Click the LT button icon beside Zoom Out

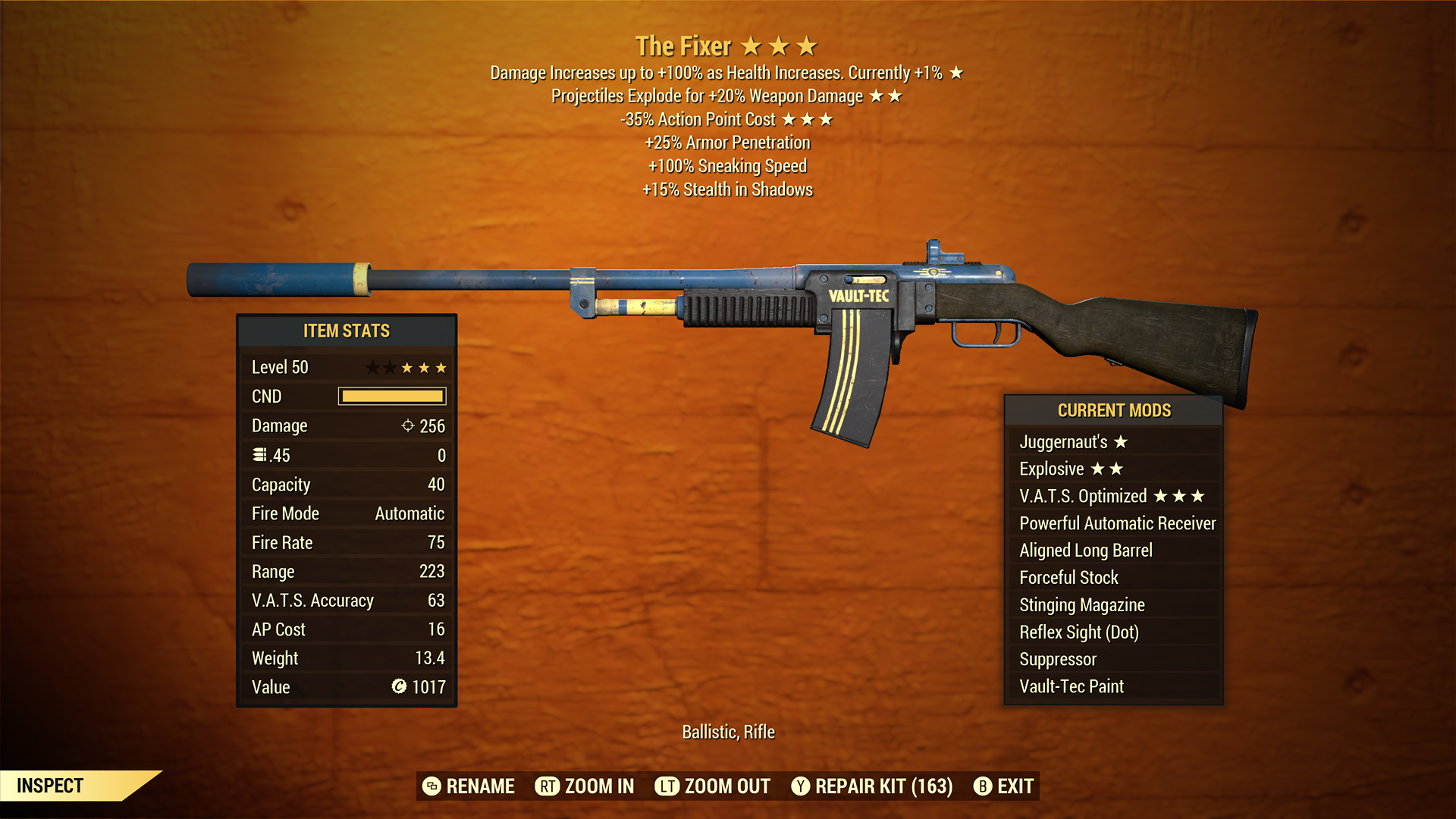click(x=666, y=786)
